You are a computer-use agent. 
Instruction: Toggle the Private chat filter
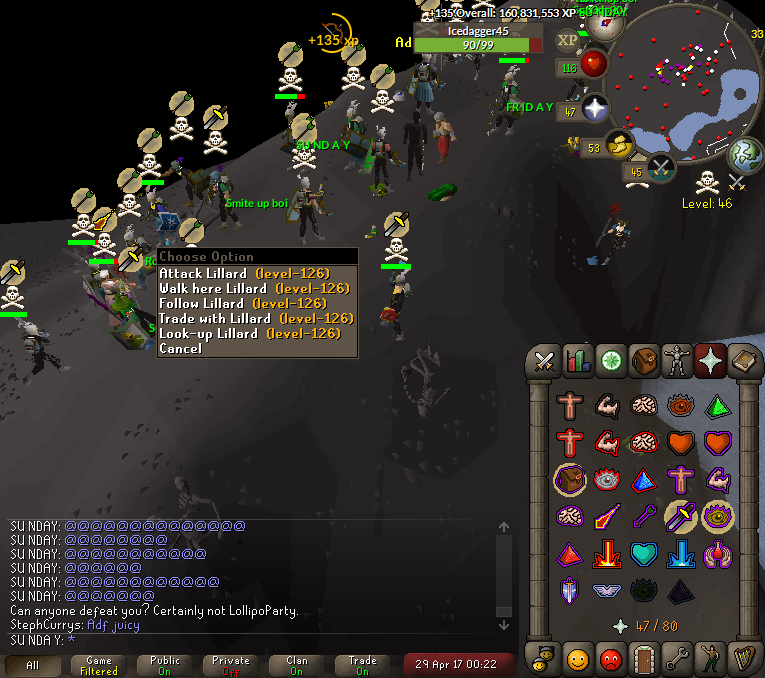click(231, 665)
